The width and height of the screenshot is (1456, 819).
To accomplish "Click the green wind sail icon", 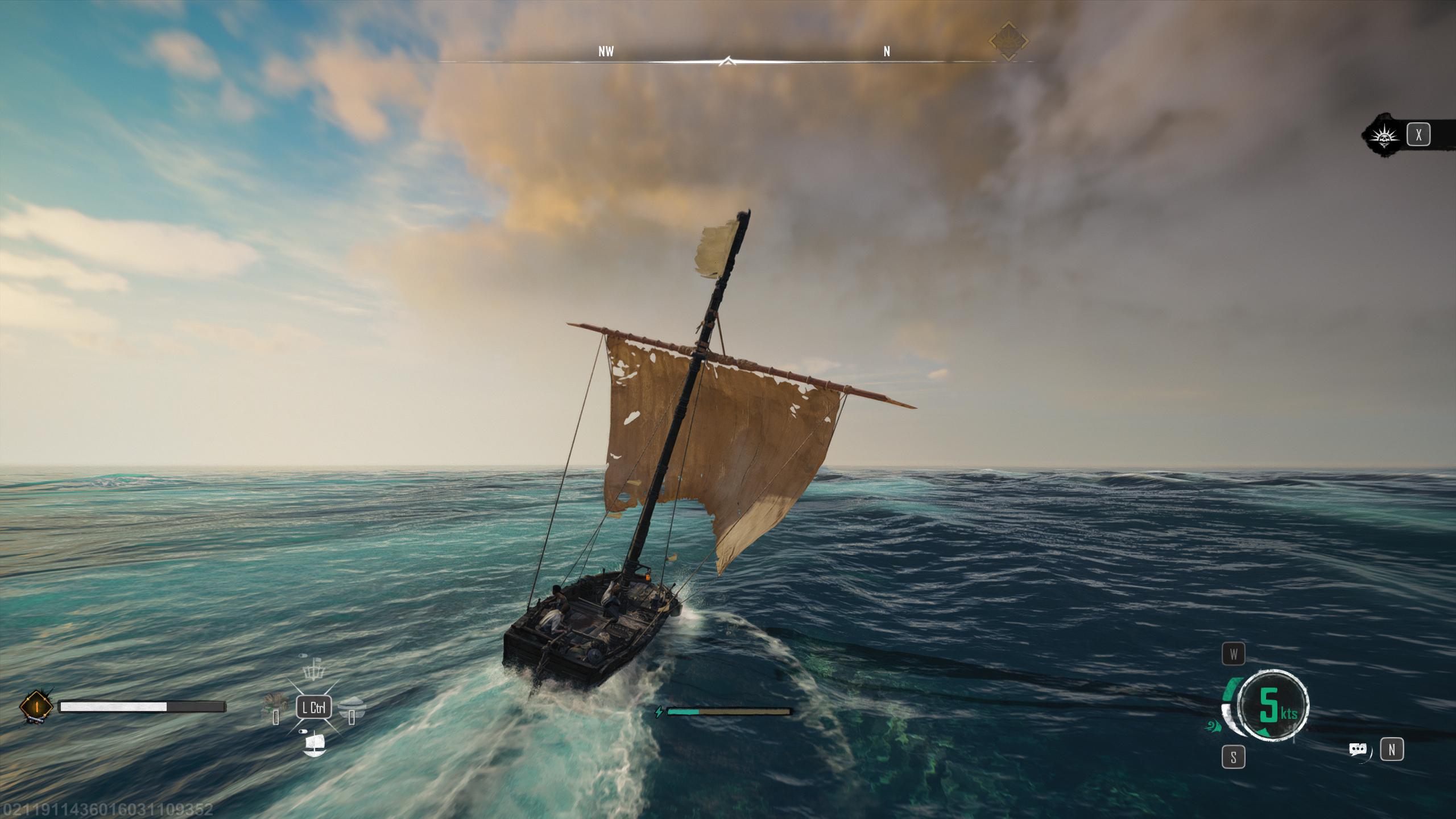I will tap(1211, 726).
